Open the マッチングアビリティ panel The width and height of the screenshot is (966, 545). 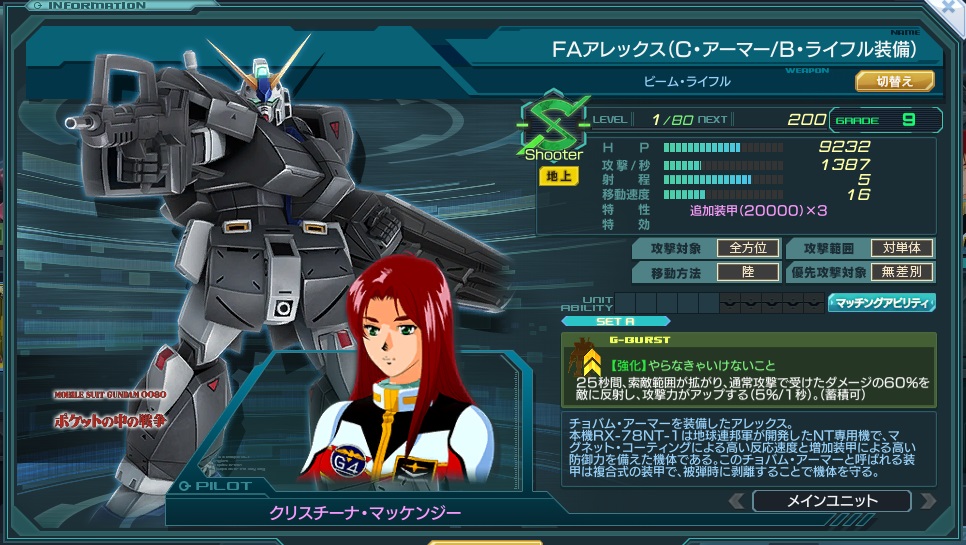click(x=881, y=302)
